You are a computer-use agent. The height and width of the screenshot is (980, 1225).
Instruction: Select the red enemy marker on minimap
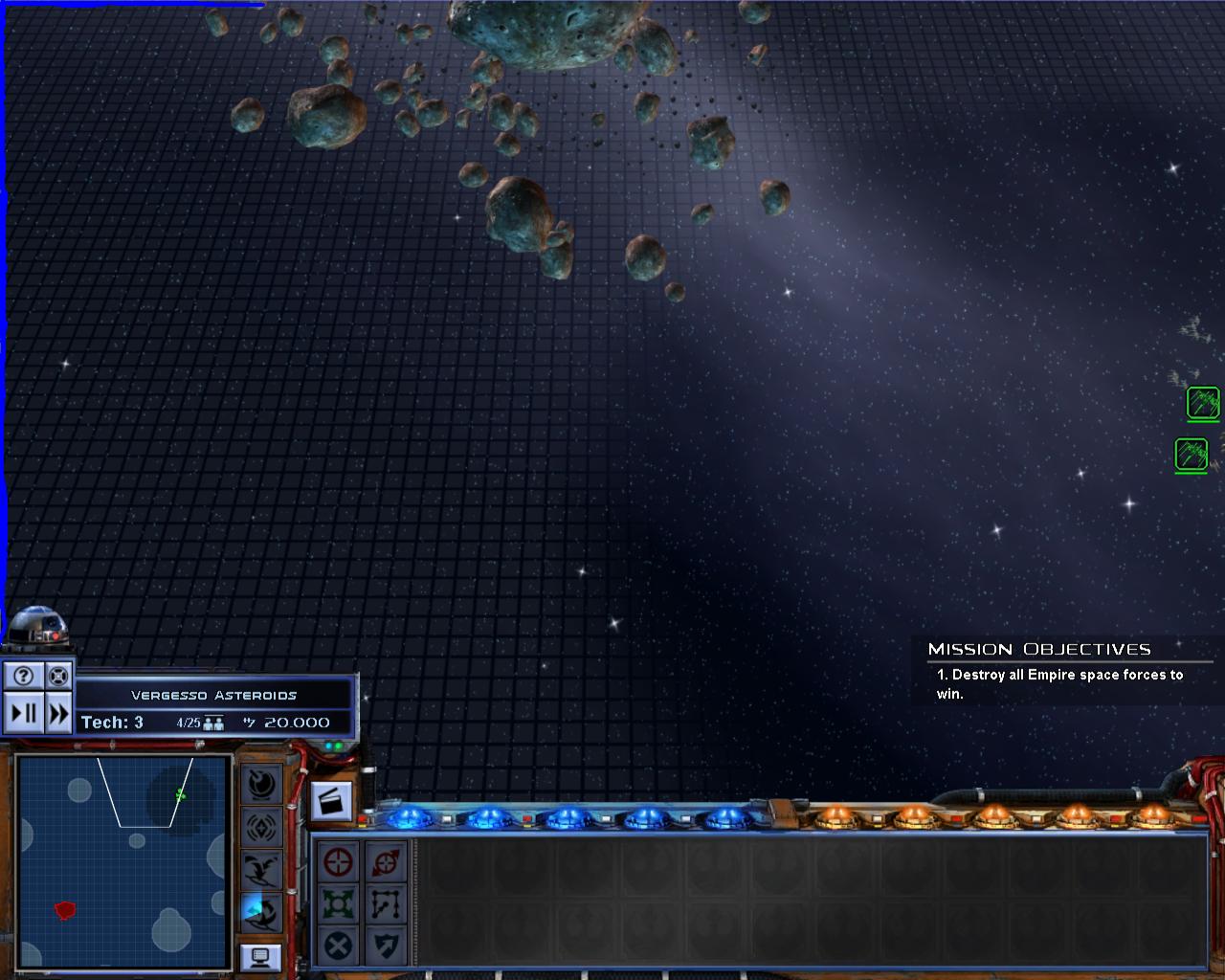(x=65, y=910)
